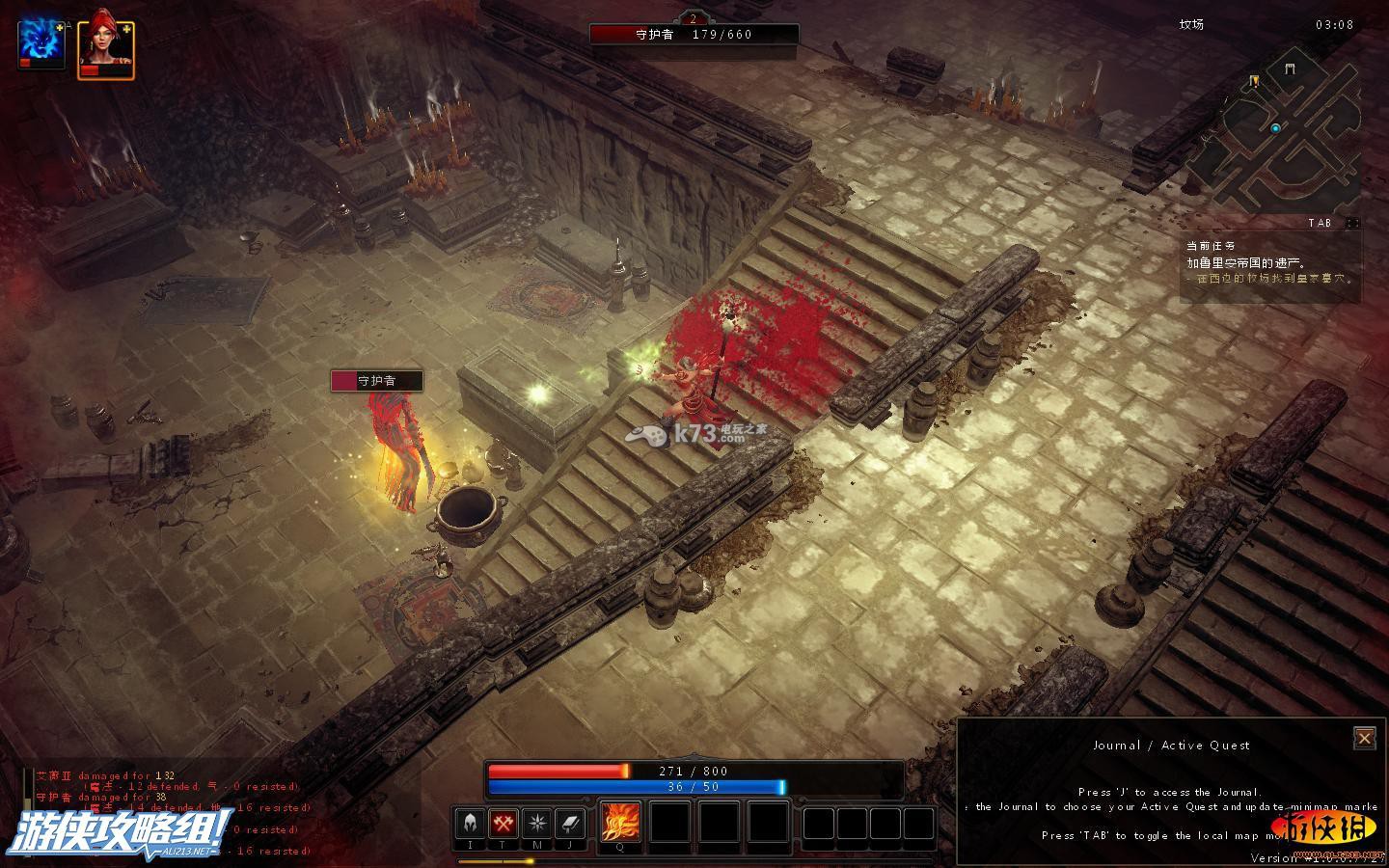Open the inventory helmet icon
Screen dimensions: 1389x868
pyautogui.click(x=470, y=825)
